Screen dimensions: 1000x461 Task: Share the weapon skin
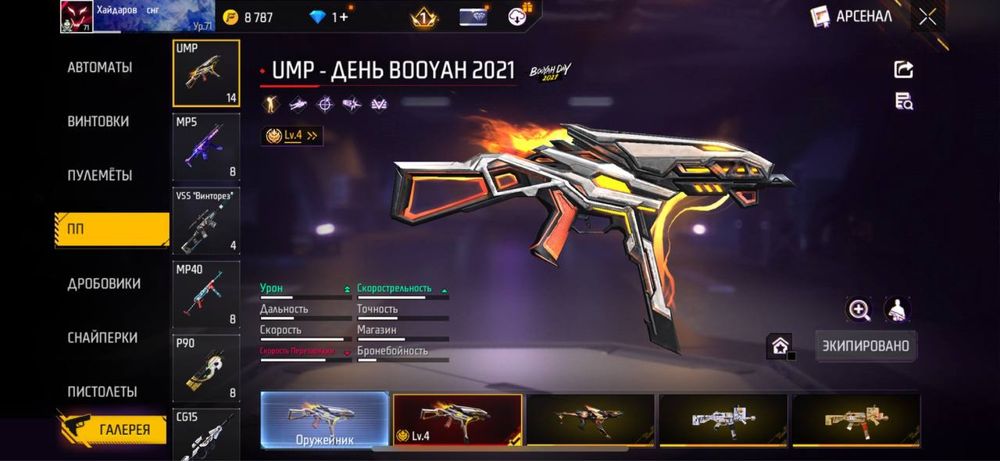pyautogui.click(x=904, y=70)
